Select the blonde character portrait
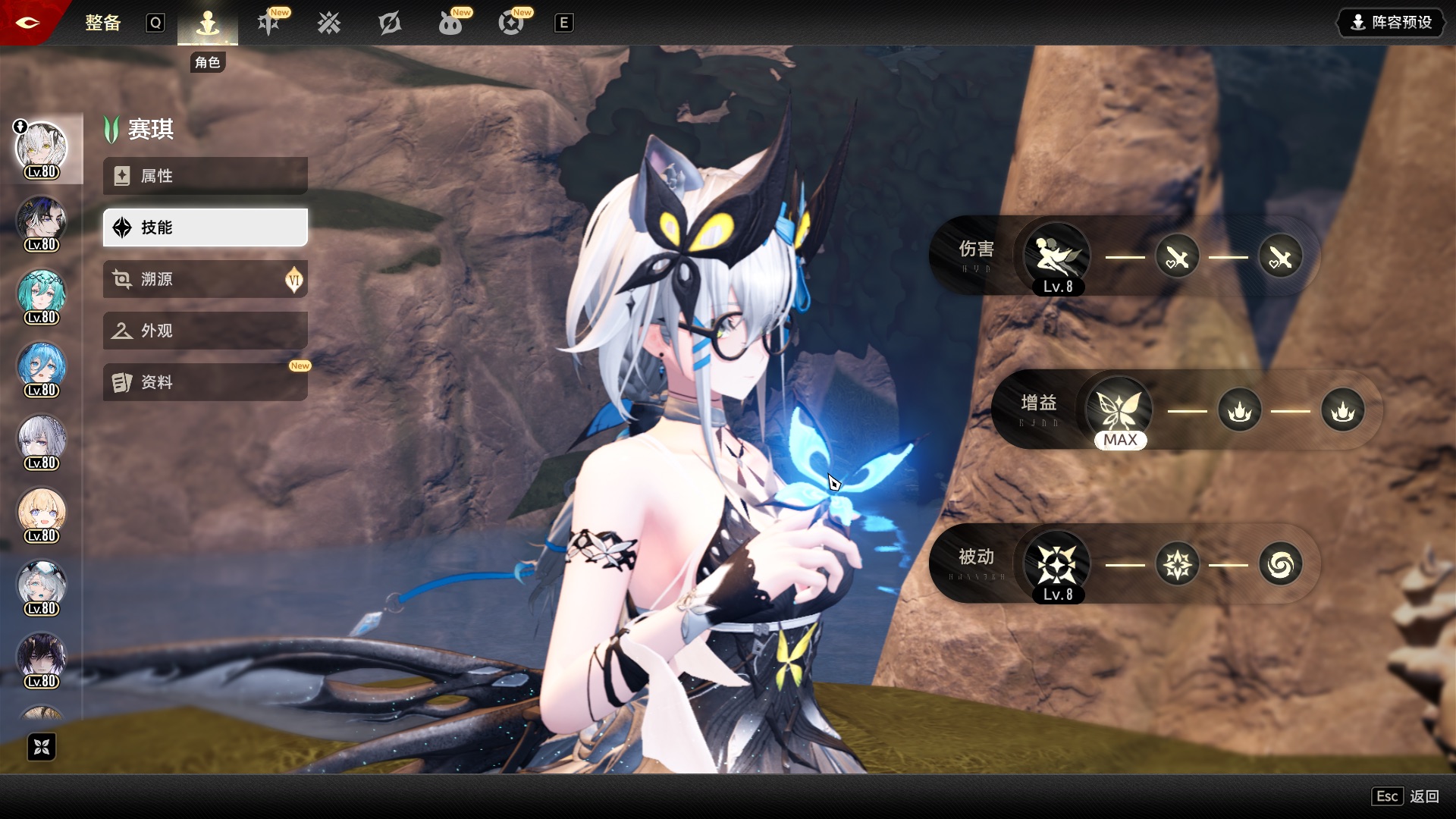This screenshot has width=1456, height=819. 42,513
